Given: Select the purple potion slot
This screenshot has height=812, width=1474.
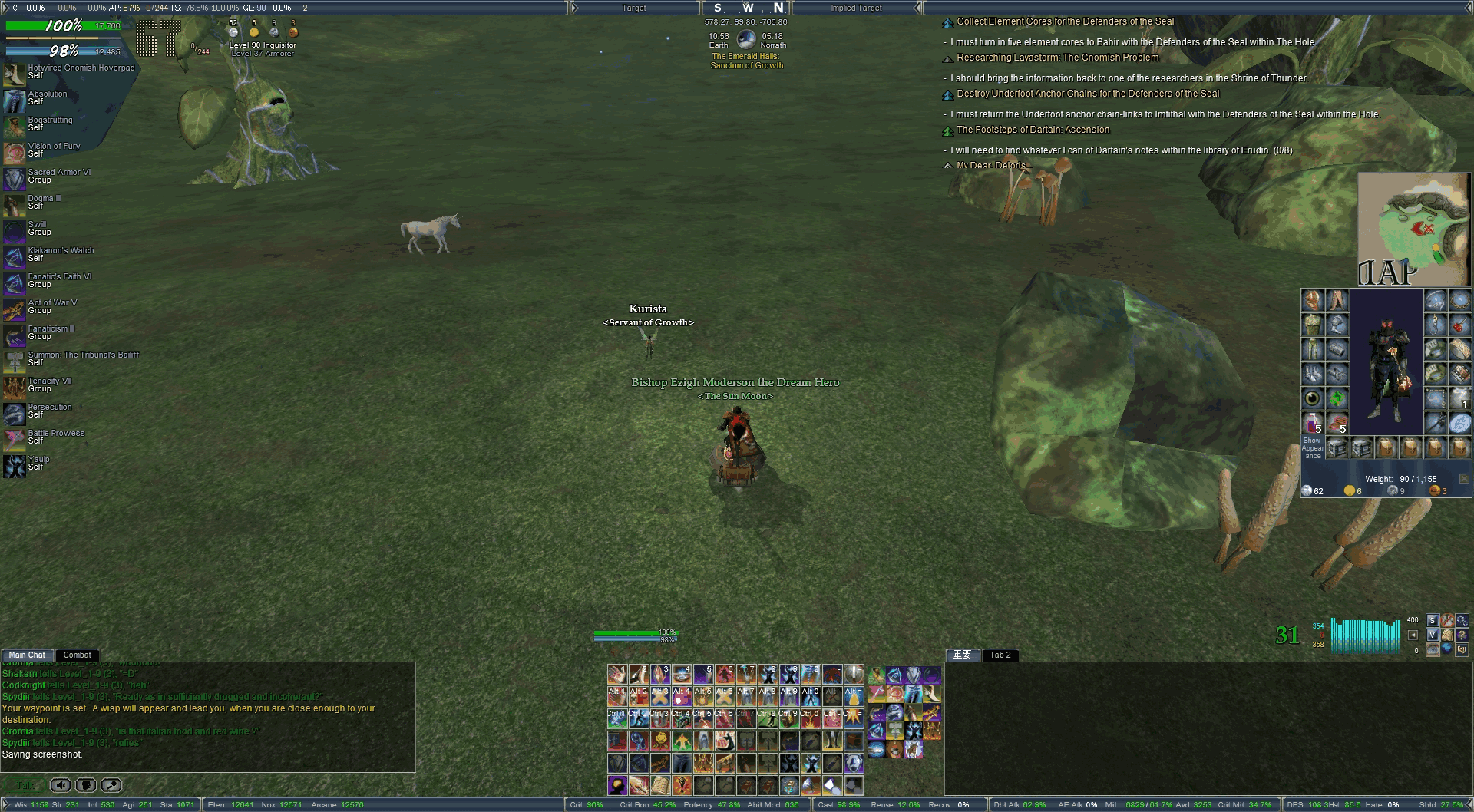Looking at the screenshot, I should point(1312,423).
